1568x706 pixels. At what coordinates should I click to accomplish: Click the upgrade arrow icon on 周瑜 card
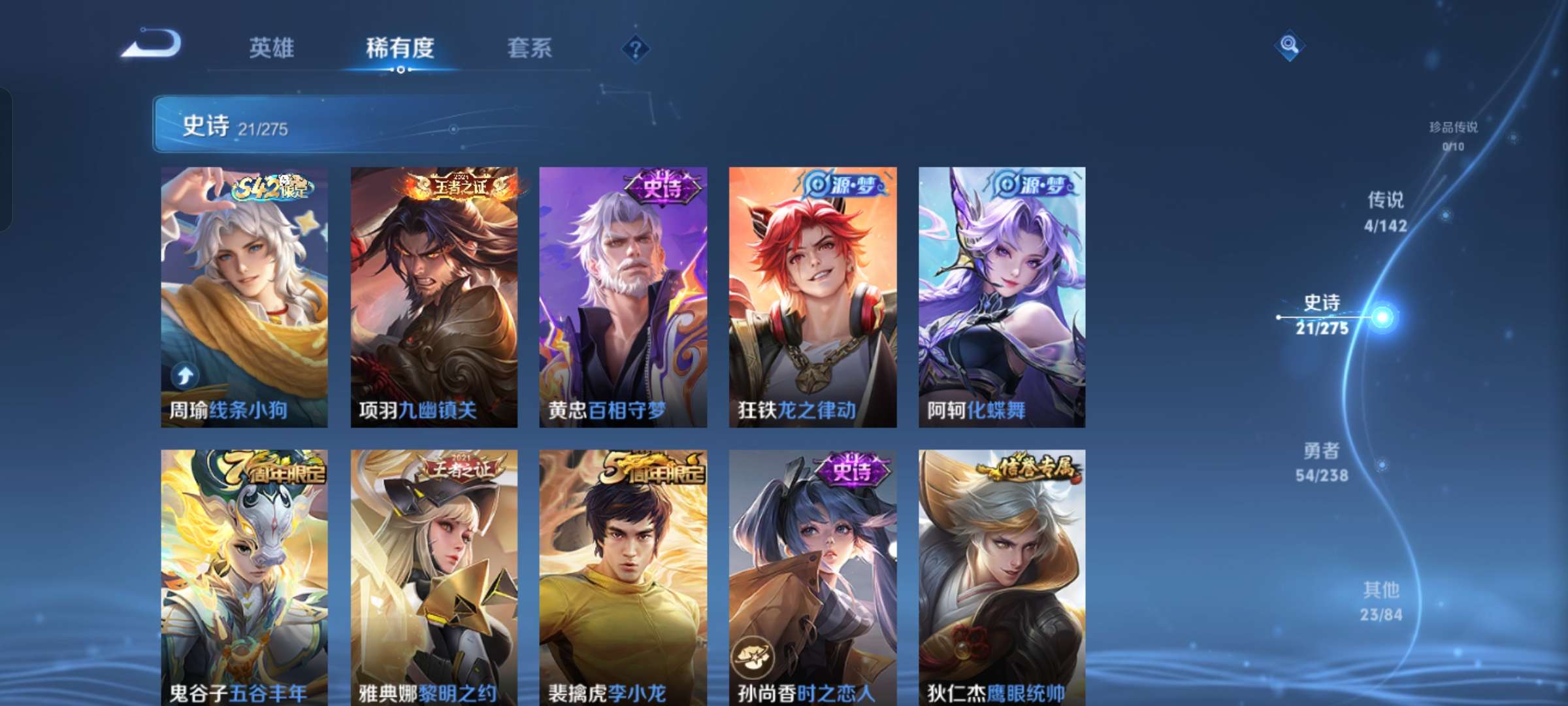tap(185, 373)
